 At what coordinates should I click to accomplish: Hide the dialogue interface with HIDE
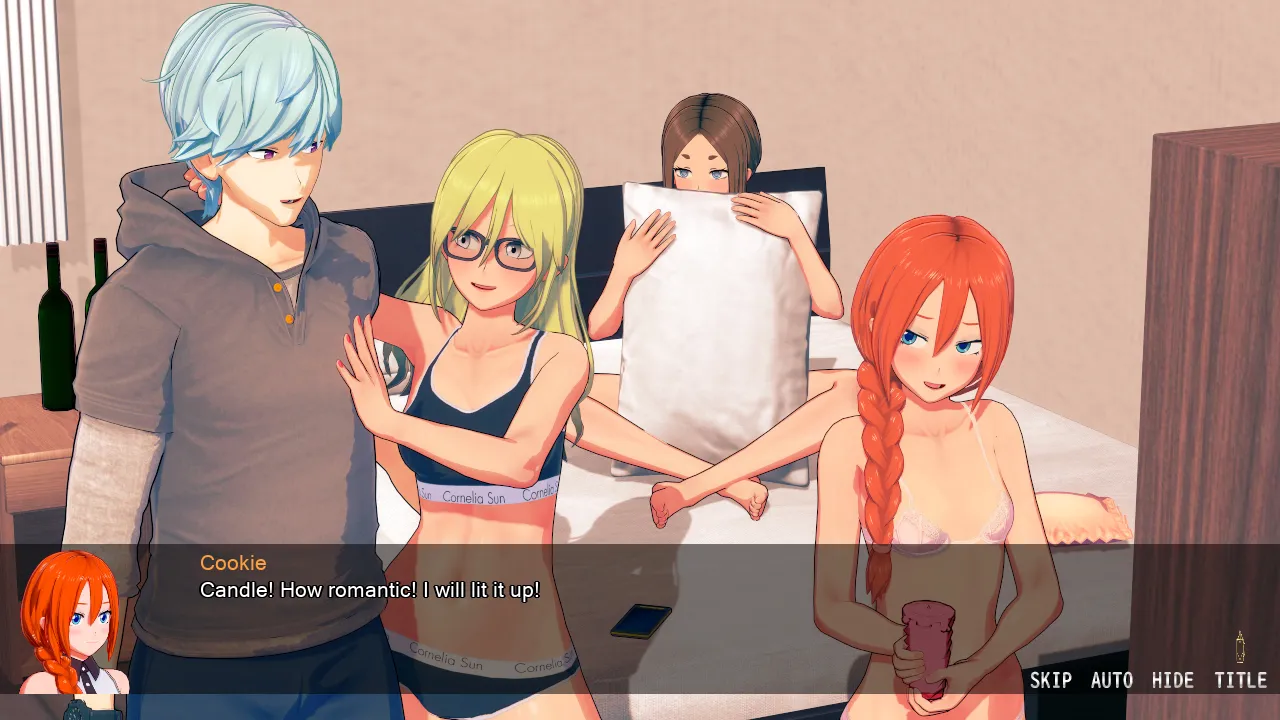[1172, 681]
